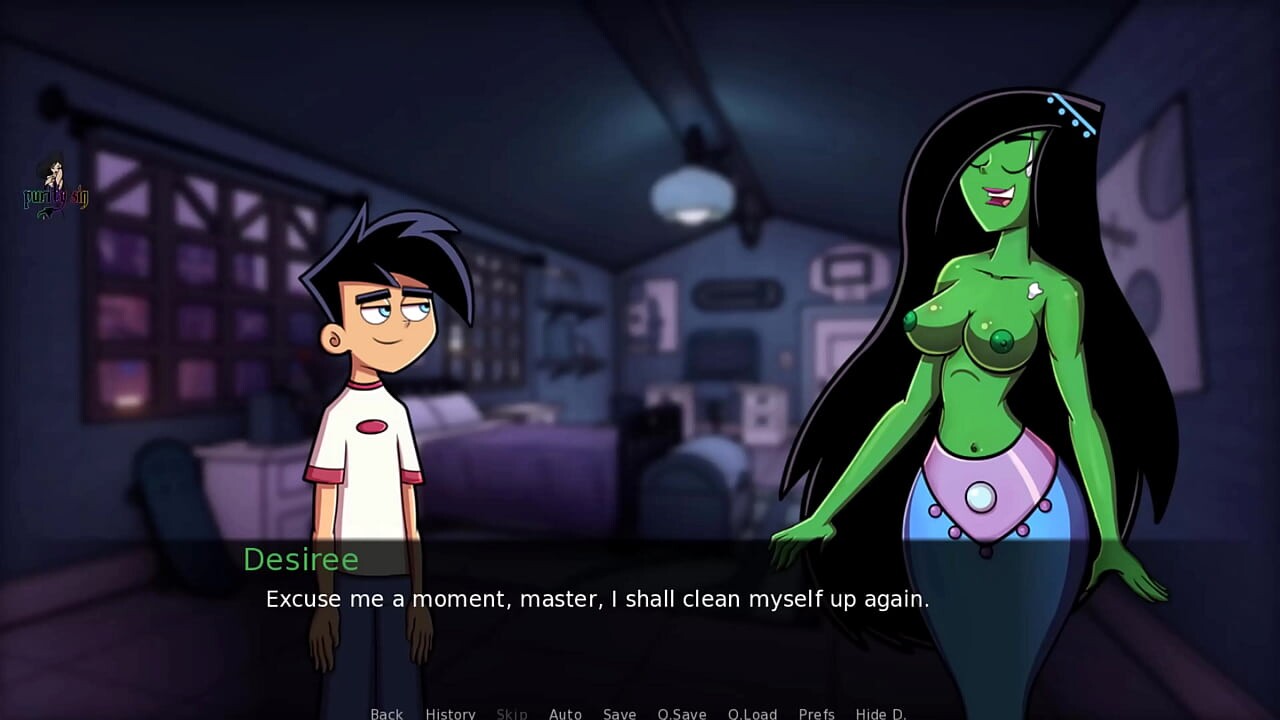Go back with the Back button
Screen dimensions: 1280x720
coord(386,713)
